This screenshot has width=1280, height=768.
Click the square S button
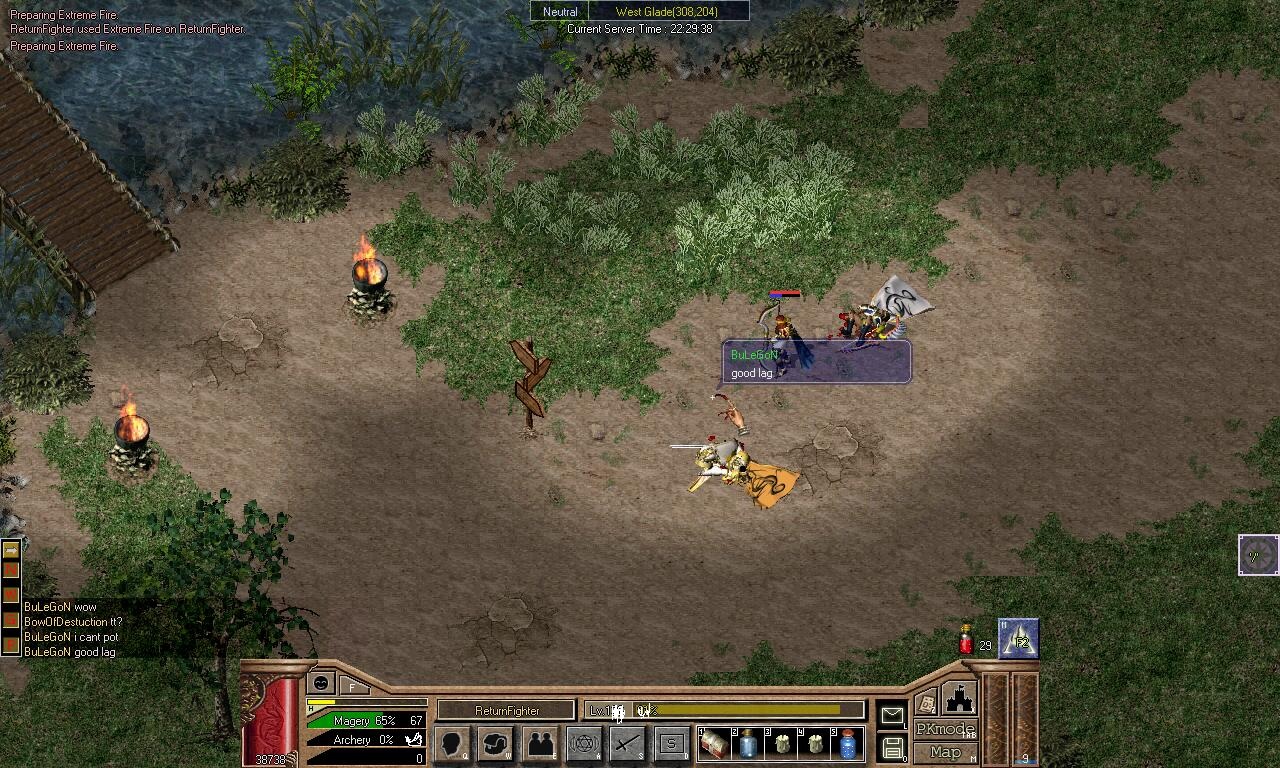pyautogui.click(x=672, y=743)
